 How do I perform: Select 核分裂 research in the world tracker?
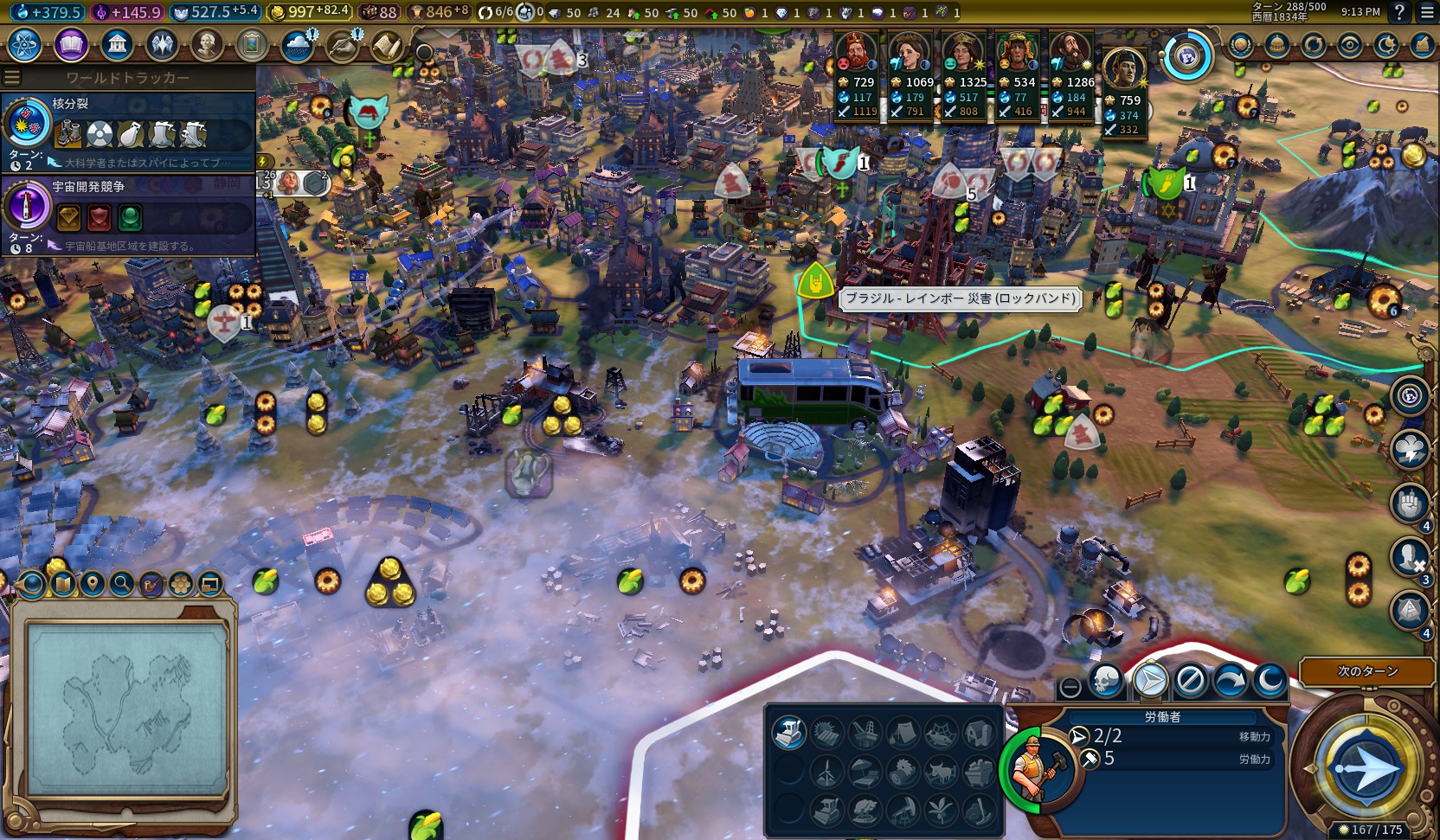[x=128, y=128]
